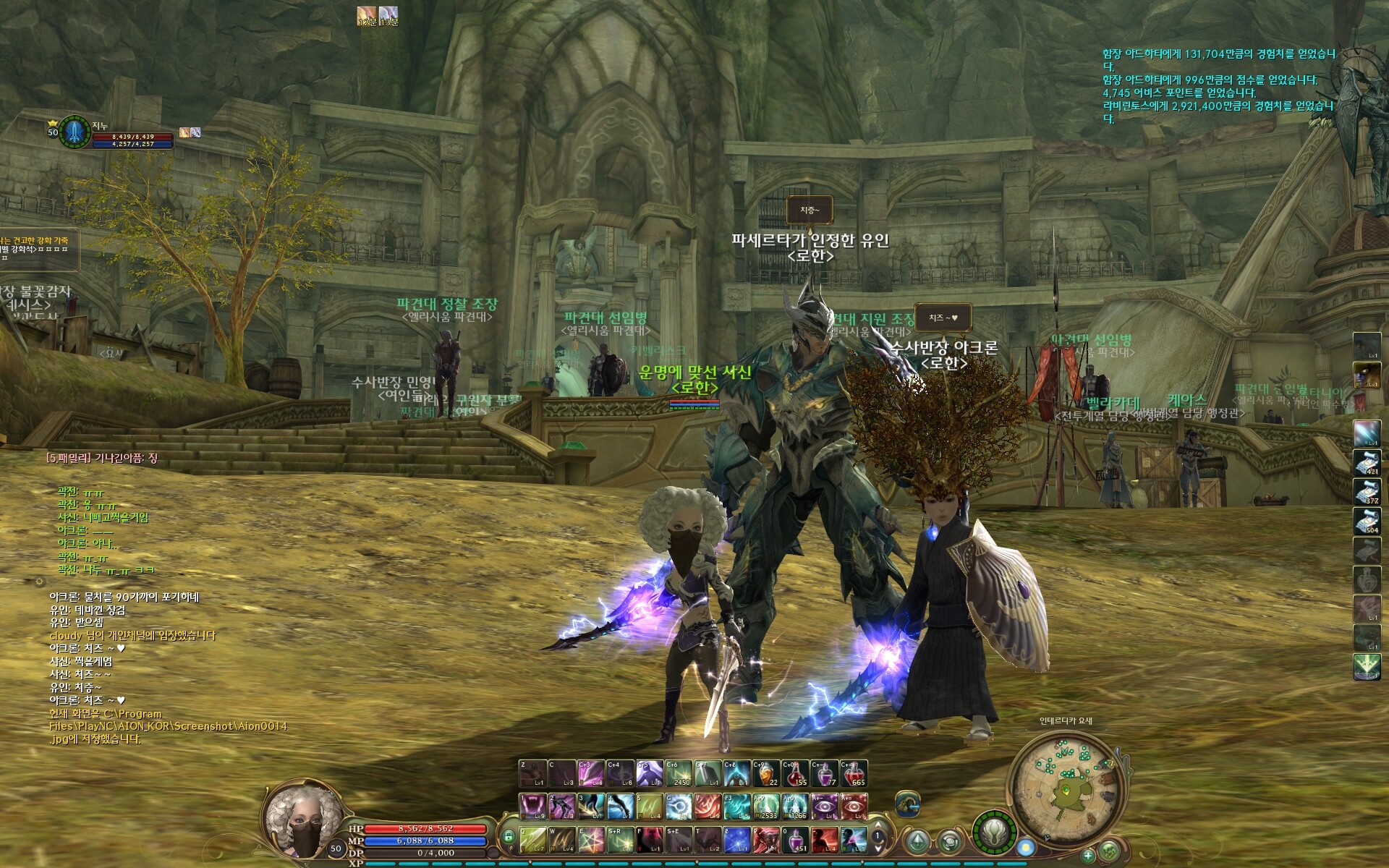Use the orange swirl flask showing 22
Viewport: 1389px width, 868px height.
[766, 773]
